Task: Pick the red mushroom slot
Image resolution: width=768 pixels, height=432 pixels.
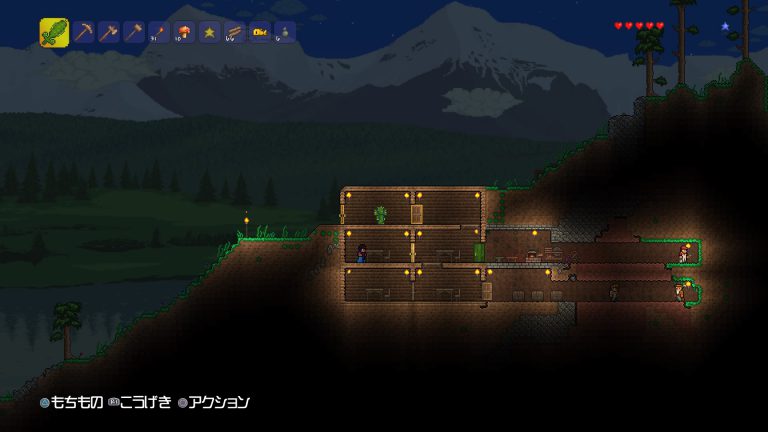Action: (184, 33)
